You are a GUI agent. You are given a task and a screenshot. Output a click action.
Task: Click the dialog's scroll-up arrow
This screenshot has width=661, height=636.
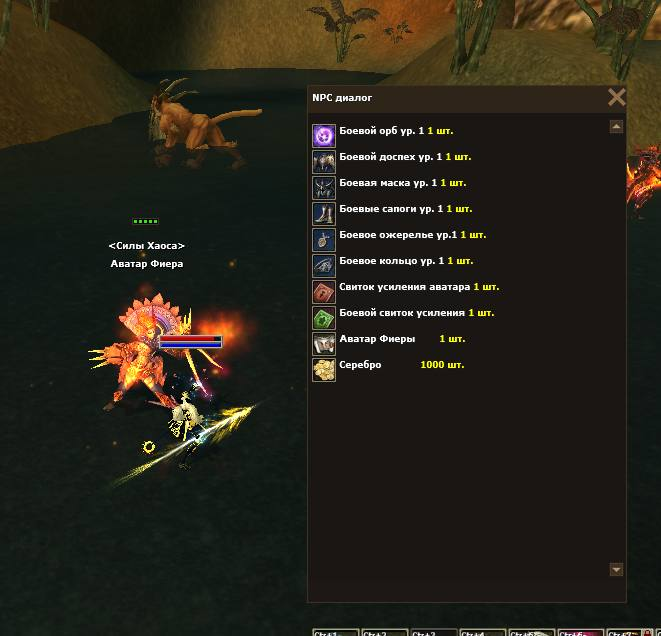tap(616, 127)
